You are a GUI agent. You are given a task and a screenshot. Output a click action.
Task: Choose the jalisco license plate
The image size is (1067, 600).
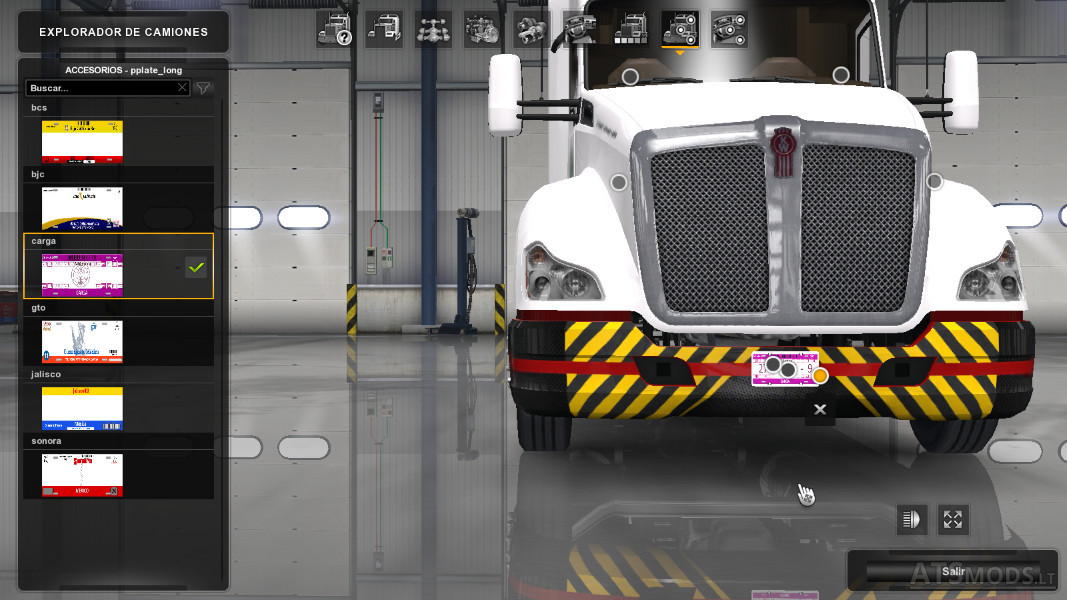point(82,408)
